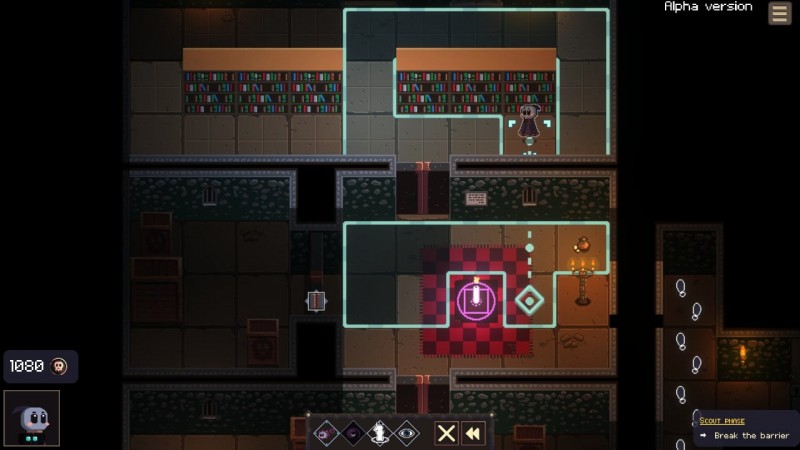Select the purple fireball ability
The image size is (800, 450).
[x=325, y=433]
